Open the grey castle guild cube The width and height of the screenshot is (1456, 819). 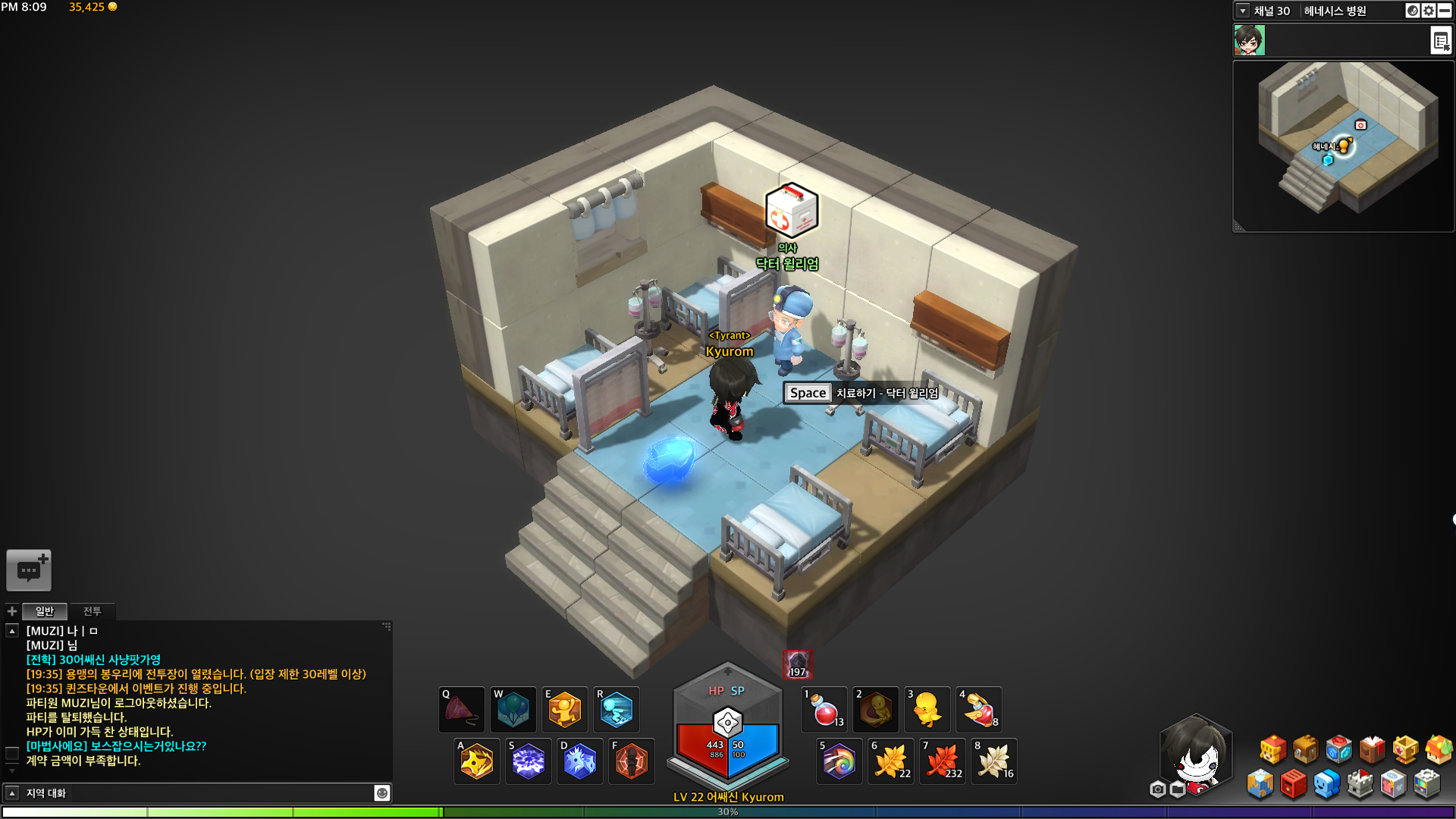tap(1360, 784)
